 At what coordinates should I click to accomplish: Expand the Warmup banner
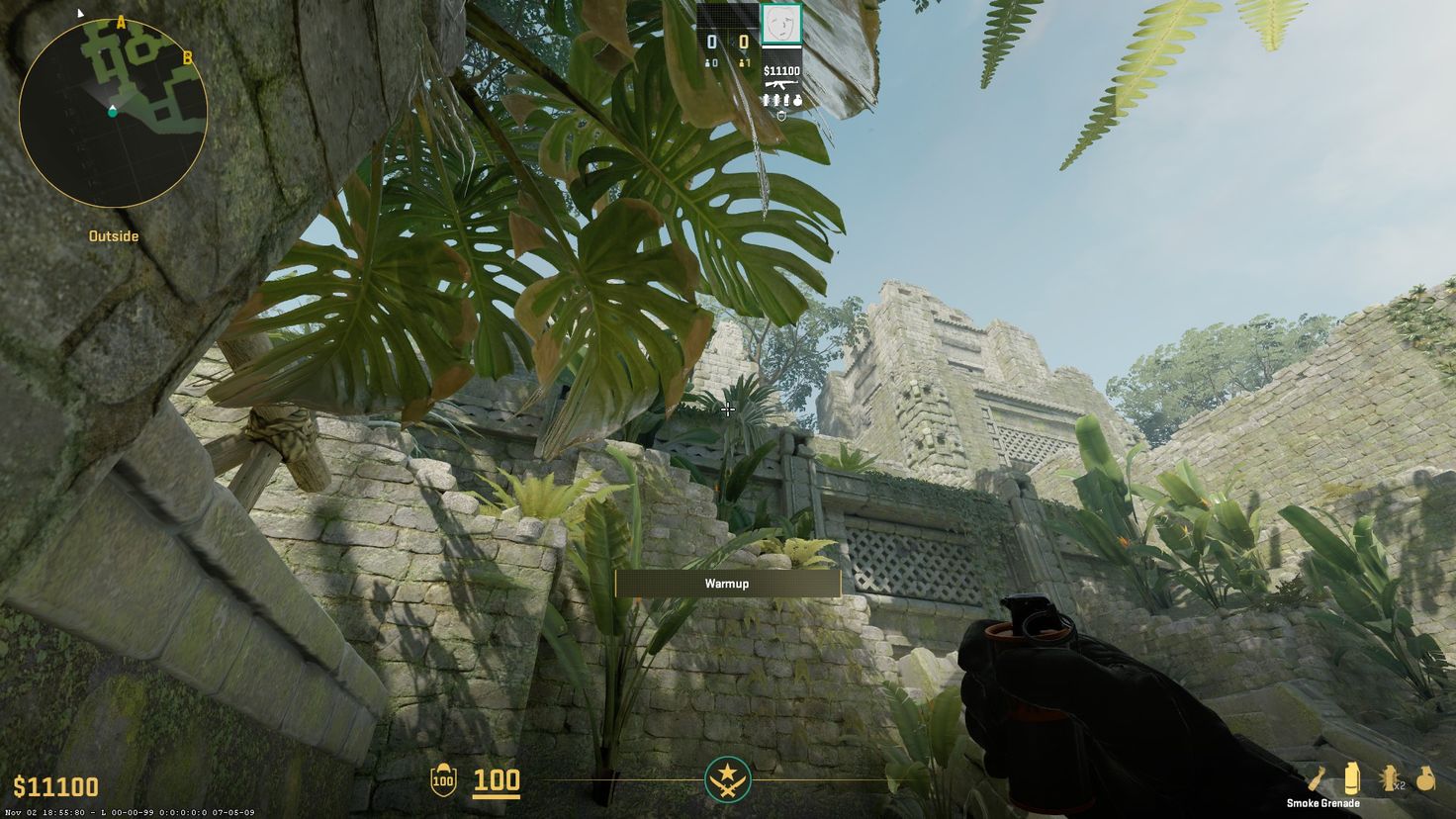pos(727,583)
